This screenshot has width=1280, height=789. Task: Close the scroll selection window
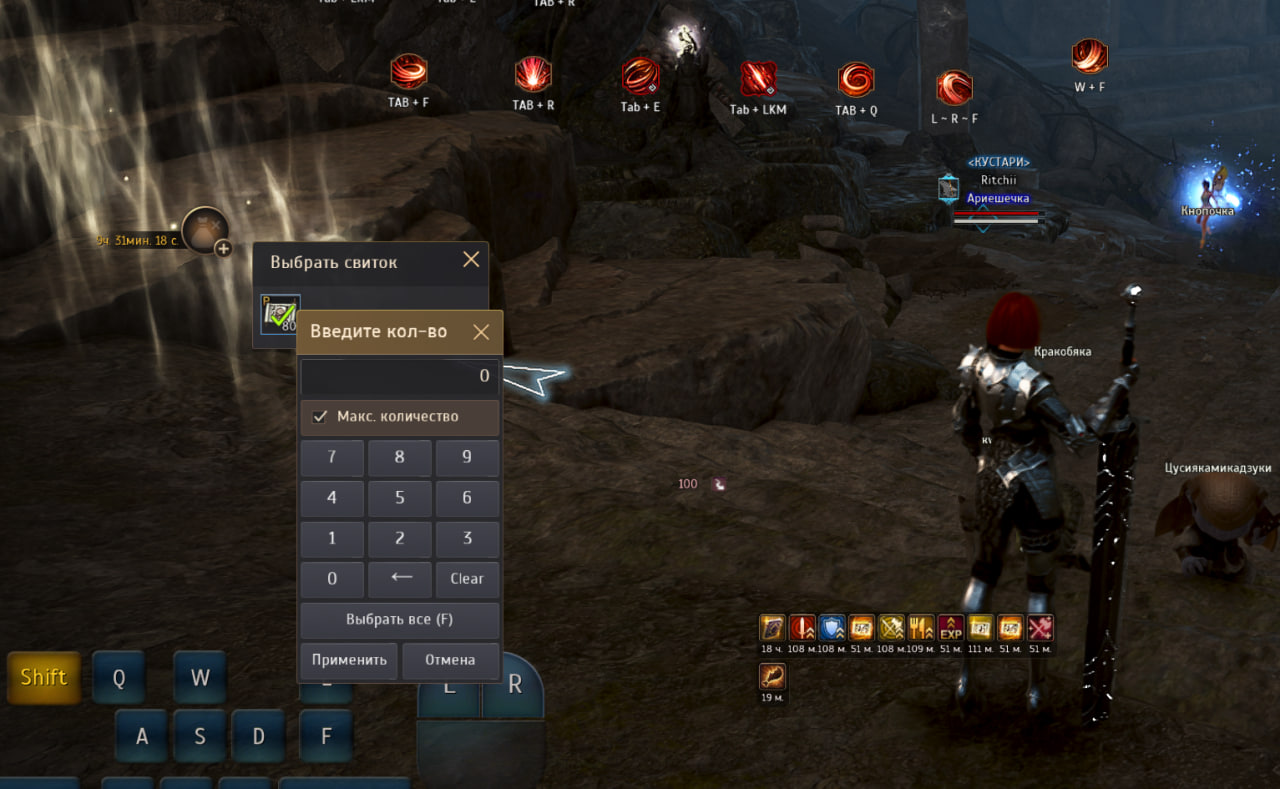[x=471, y=260]
